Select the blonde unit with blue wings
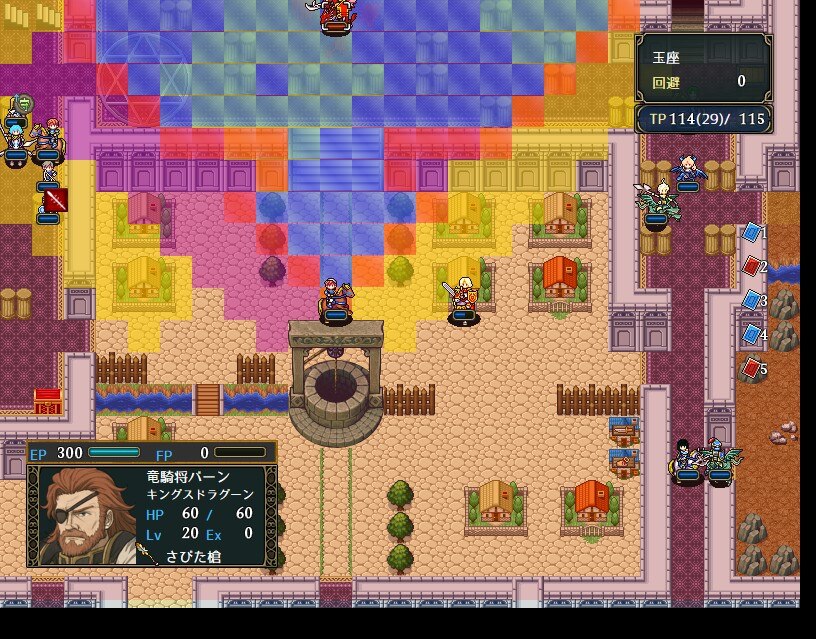This screenshot has width=816, height=639. (686, 170)
